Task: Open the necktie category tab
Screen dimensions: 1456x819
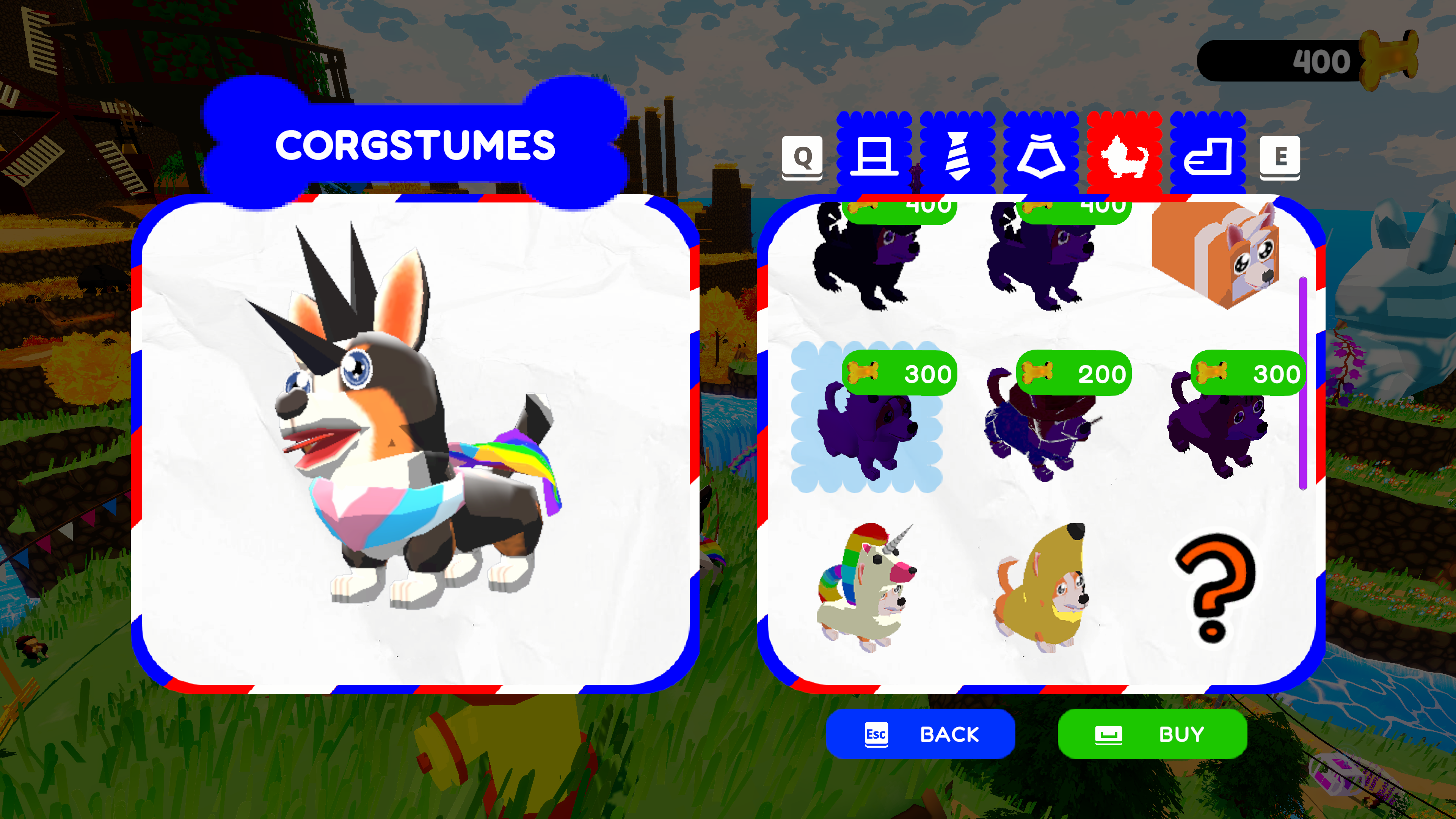Action: pos(957,154)
